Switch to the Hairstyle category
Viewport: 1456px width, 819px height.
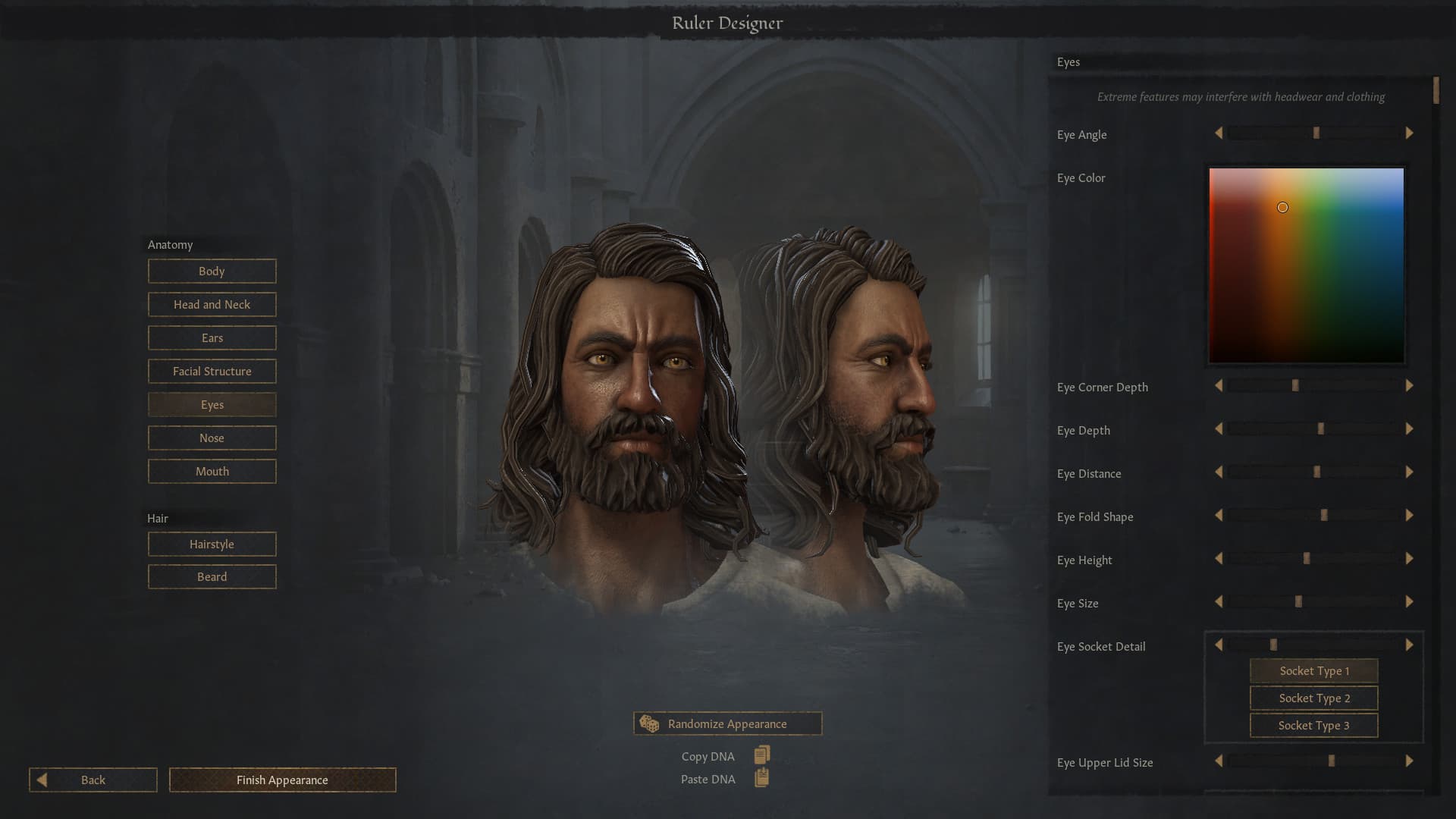coord(212,544)
